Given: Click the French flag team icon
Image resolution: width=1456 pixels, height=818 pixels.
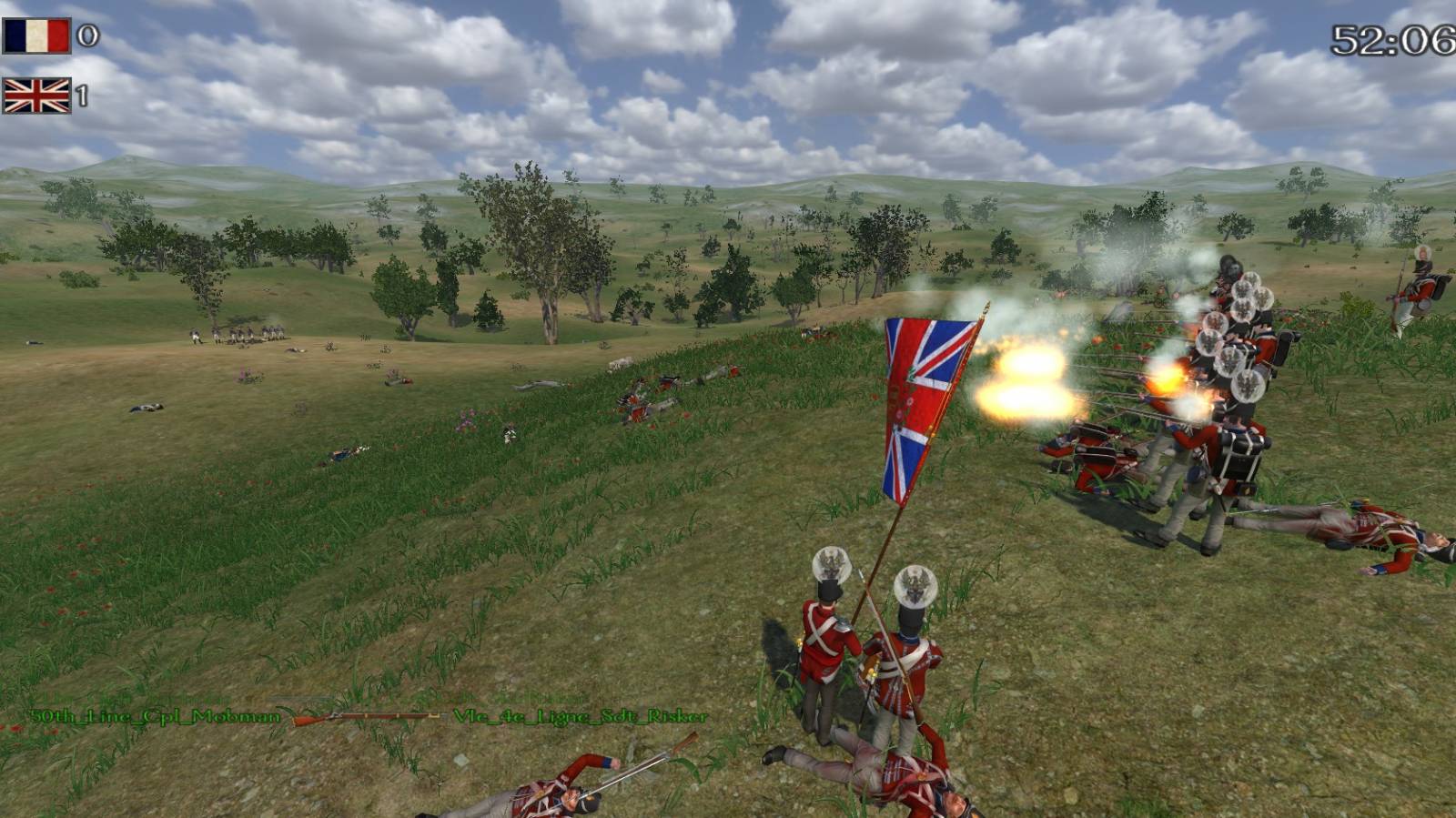Looking at the screenshot, I should (36, 36).
